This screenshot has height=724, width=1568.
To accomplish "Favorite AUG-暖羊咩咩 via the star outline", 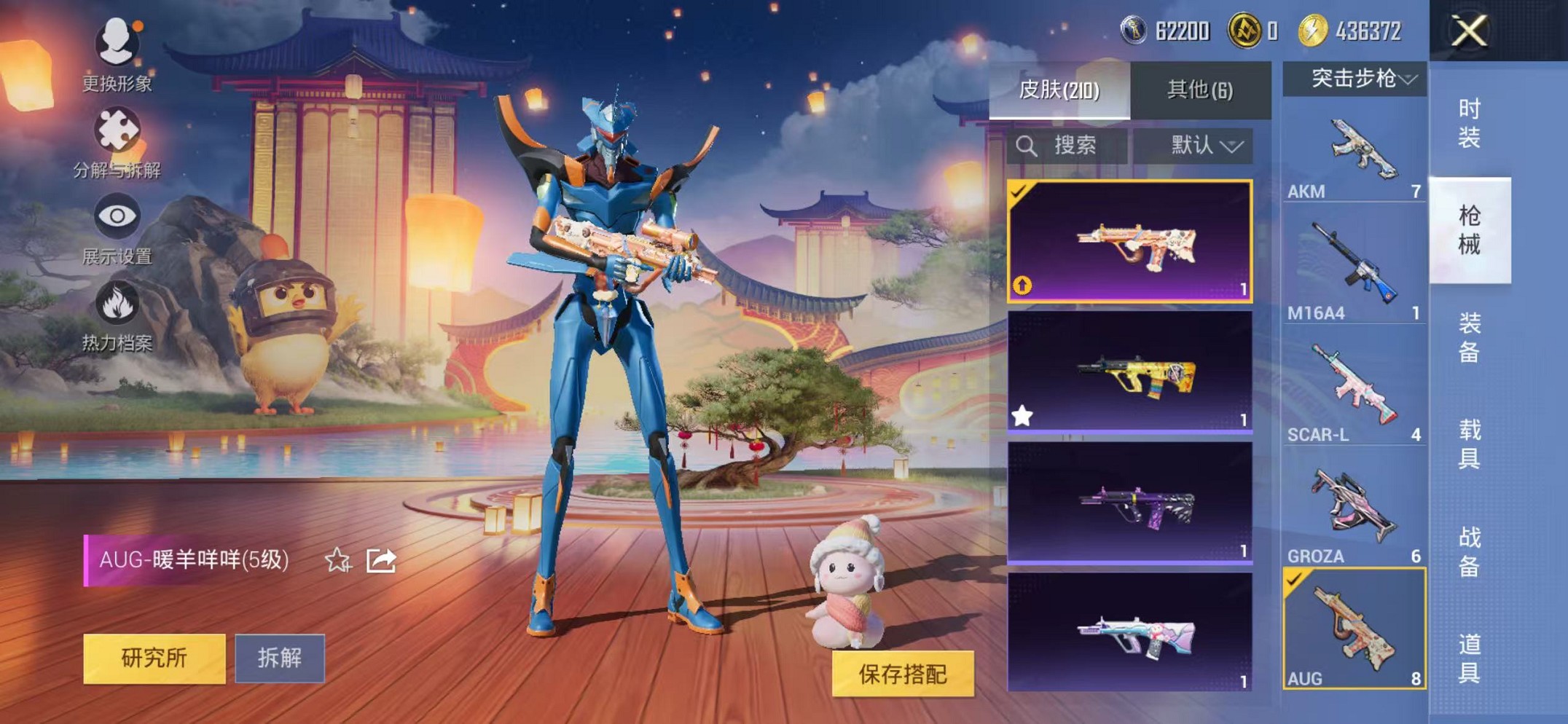I will [x=337, y=559].
